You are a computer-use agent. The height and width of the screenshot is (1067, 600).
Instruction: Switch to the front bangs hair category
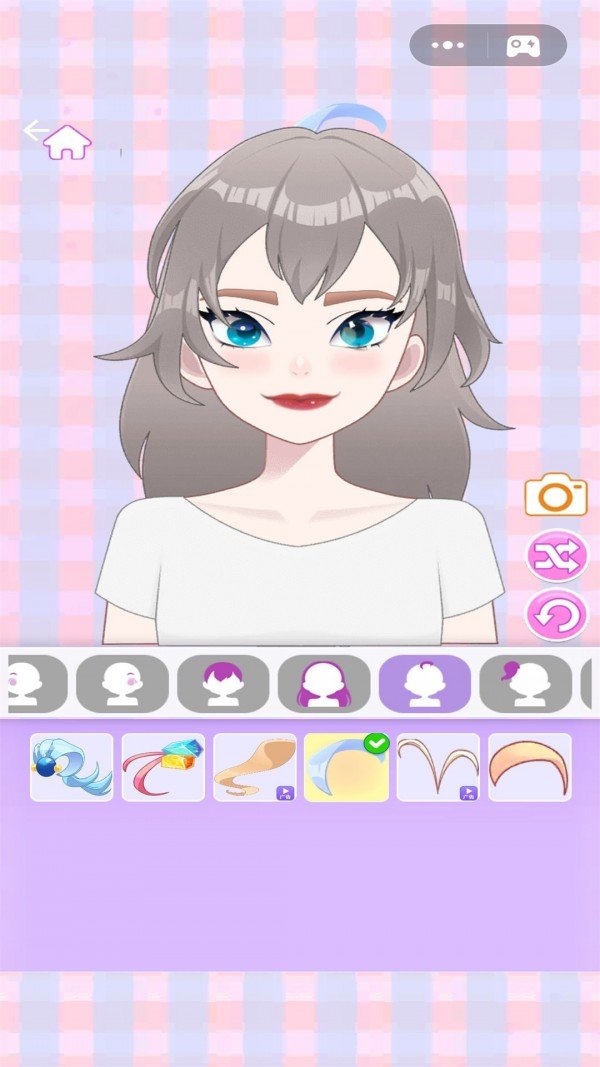point(223,684)
